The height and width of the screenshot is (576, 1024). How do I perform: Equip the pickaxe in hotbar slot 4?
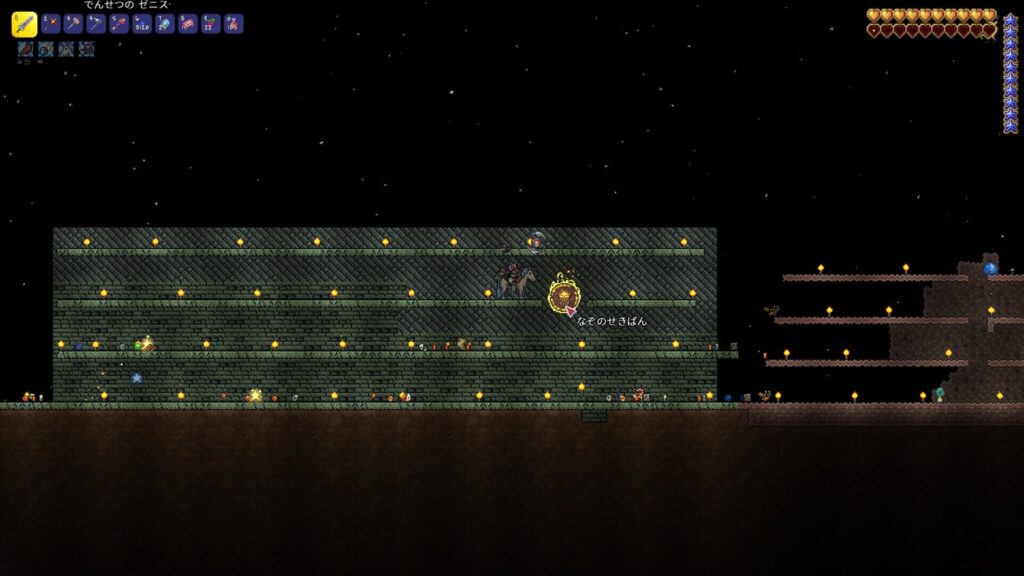(97, 24)
